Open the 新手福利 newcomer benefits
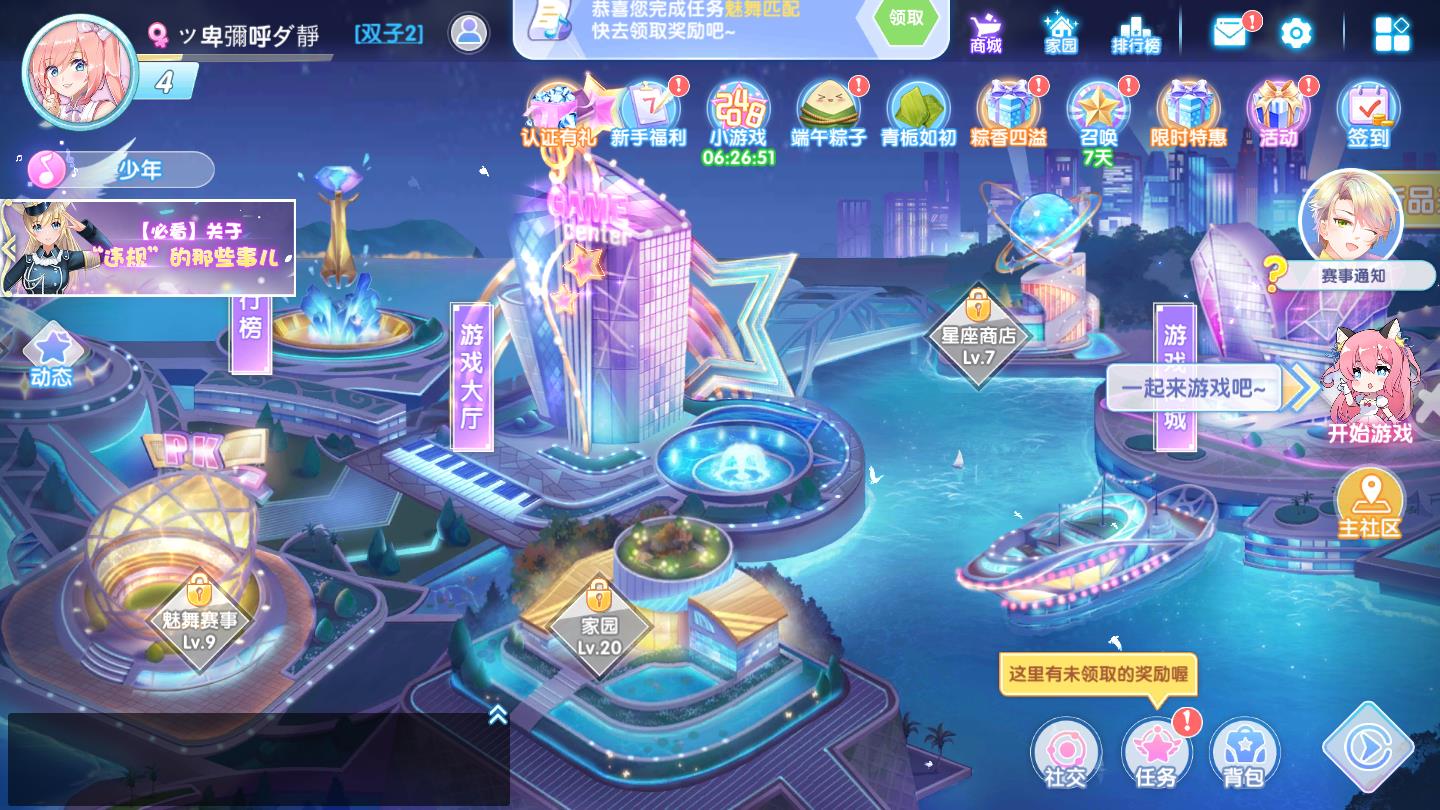 click(x=649, y=113)
